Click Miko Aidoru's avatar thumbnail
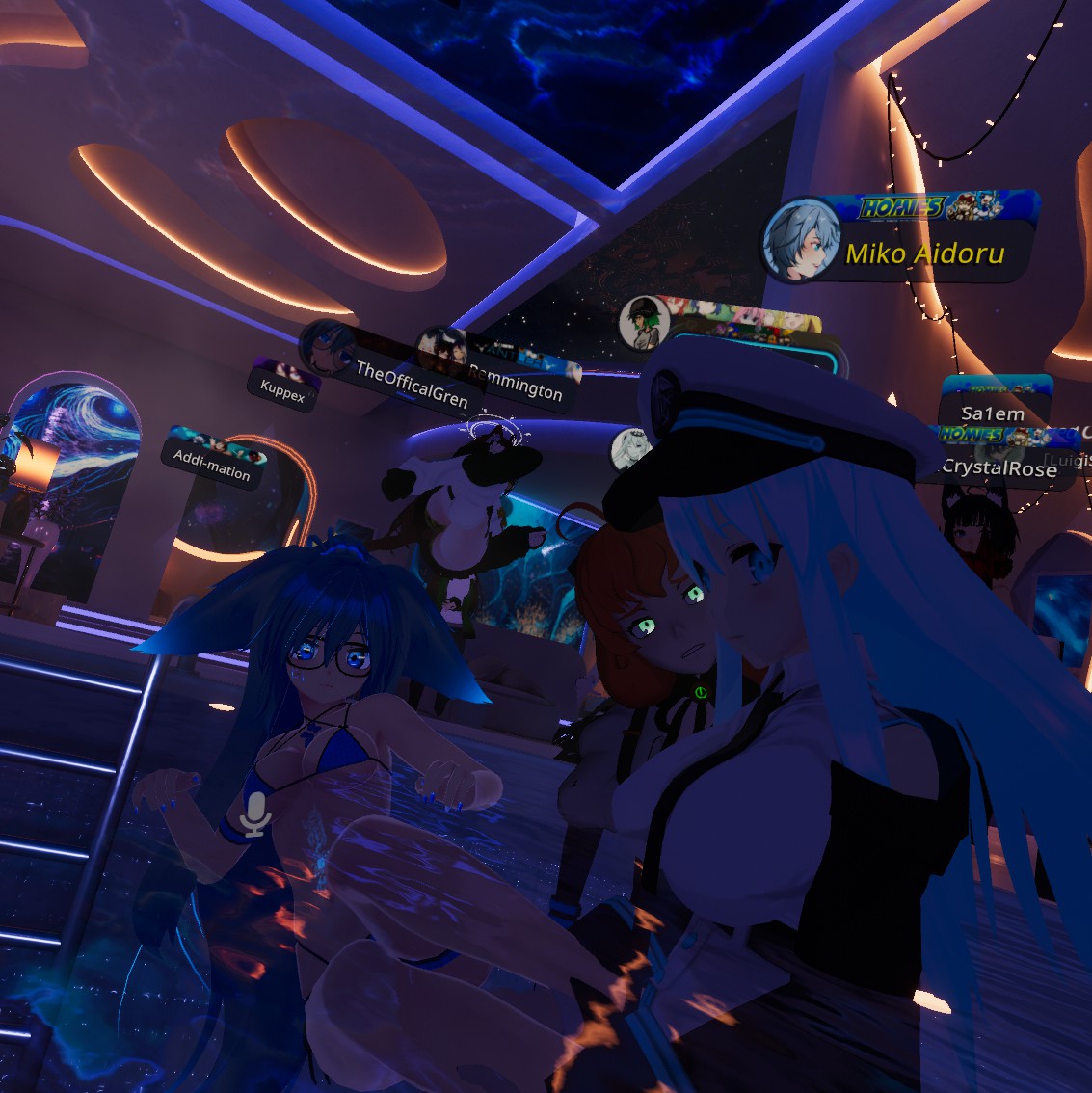 click(799, 241)
